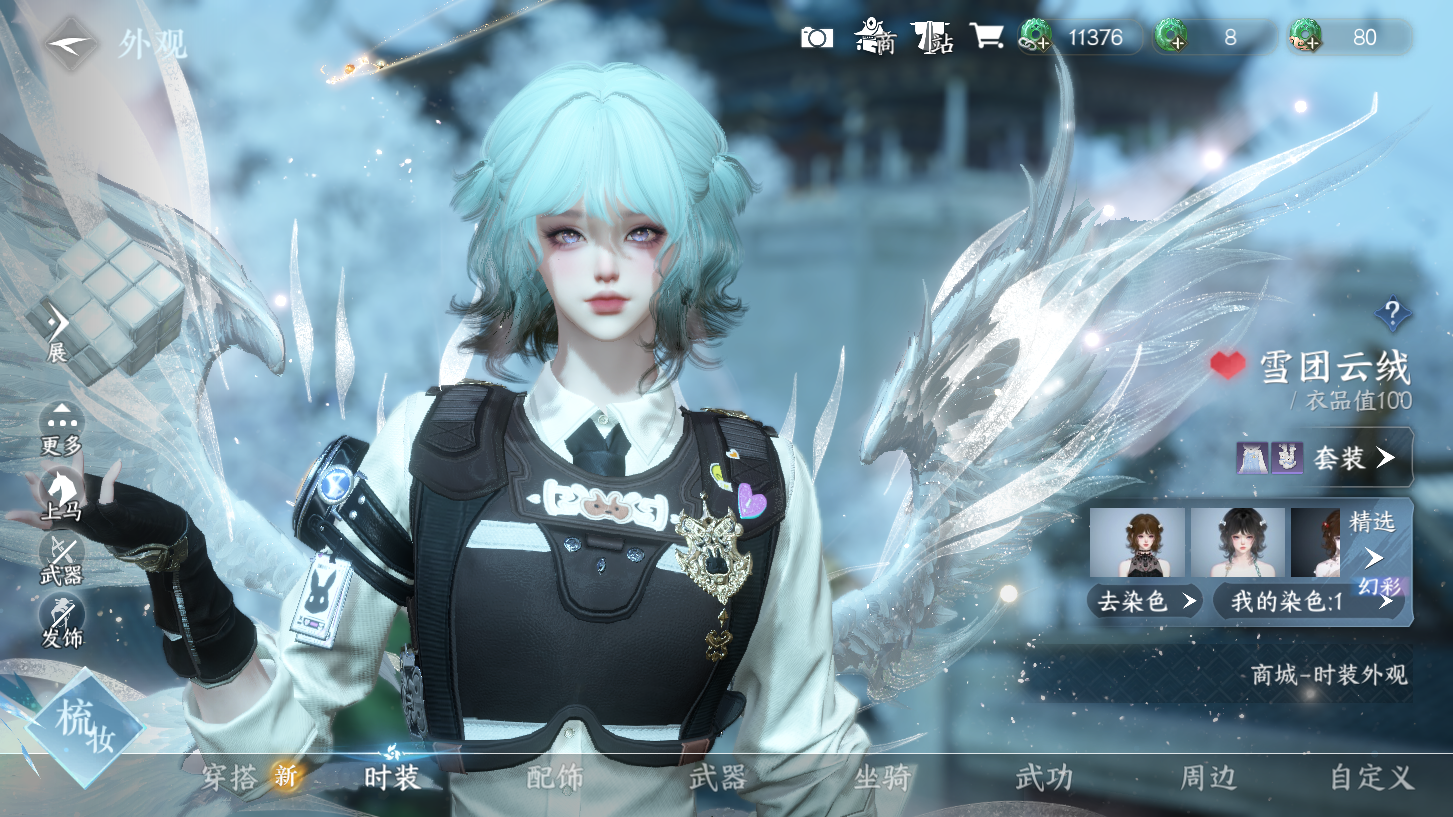Go back using the top-left arrow

click(70, 44)
